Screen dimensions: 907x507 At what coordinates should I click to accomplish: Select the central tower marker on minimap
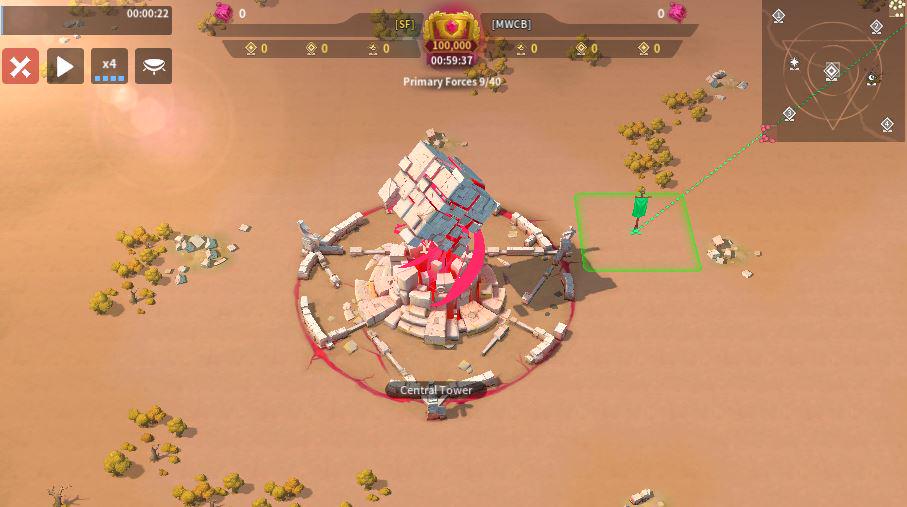point(832,71)
